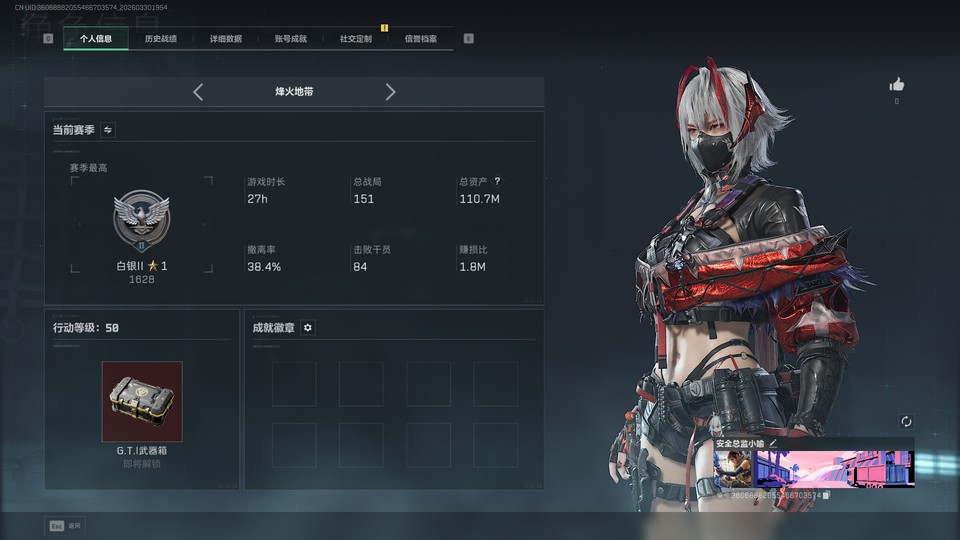Open the G.T.I武器箱 reward
The width and height of the screenshot is (960, 540).
point(142,401)
